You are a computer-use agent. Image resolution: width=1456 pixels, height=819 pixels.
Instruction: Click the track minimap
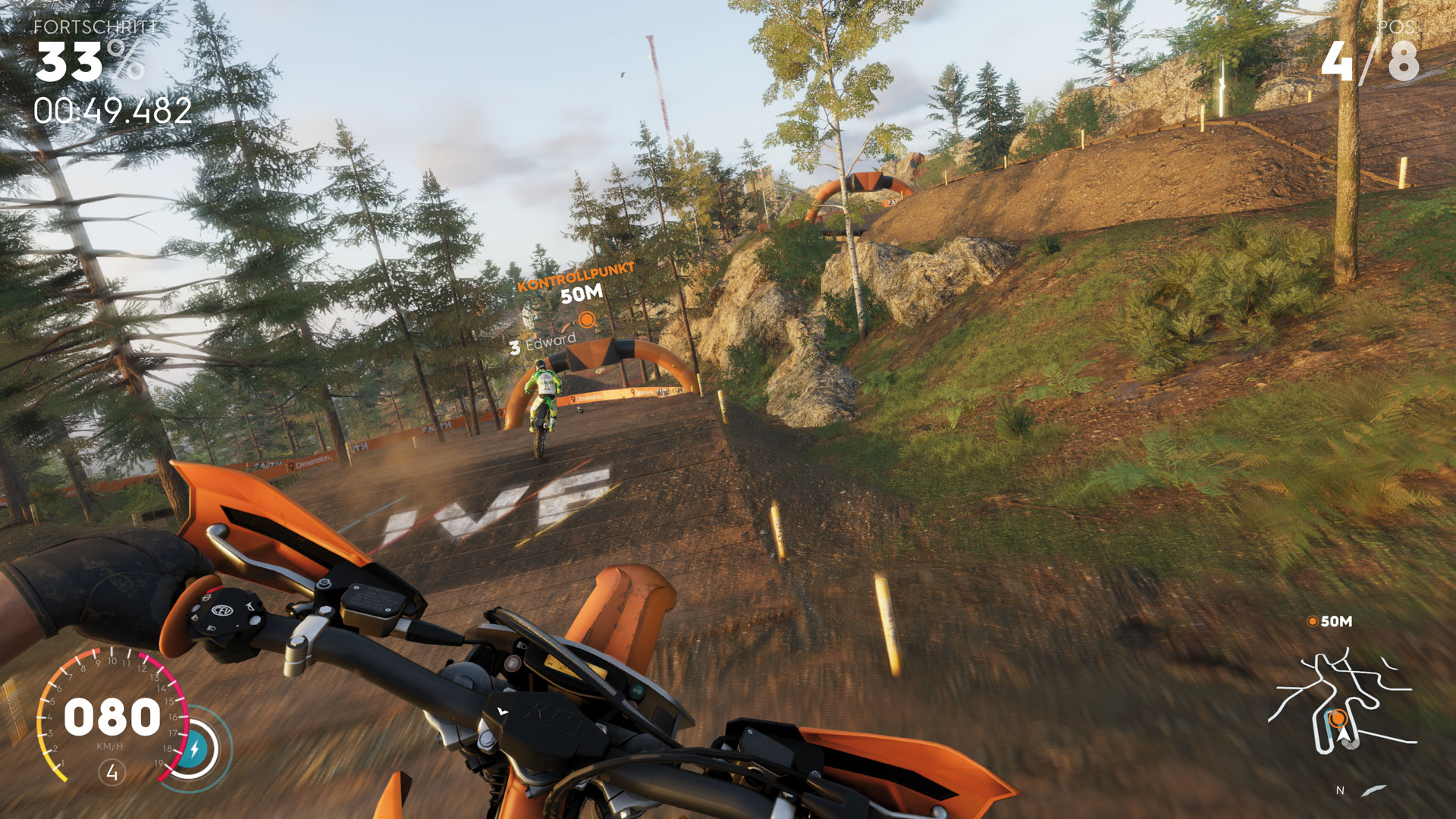pos(1342,705)
